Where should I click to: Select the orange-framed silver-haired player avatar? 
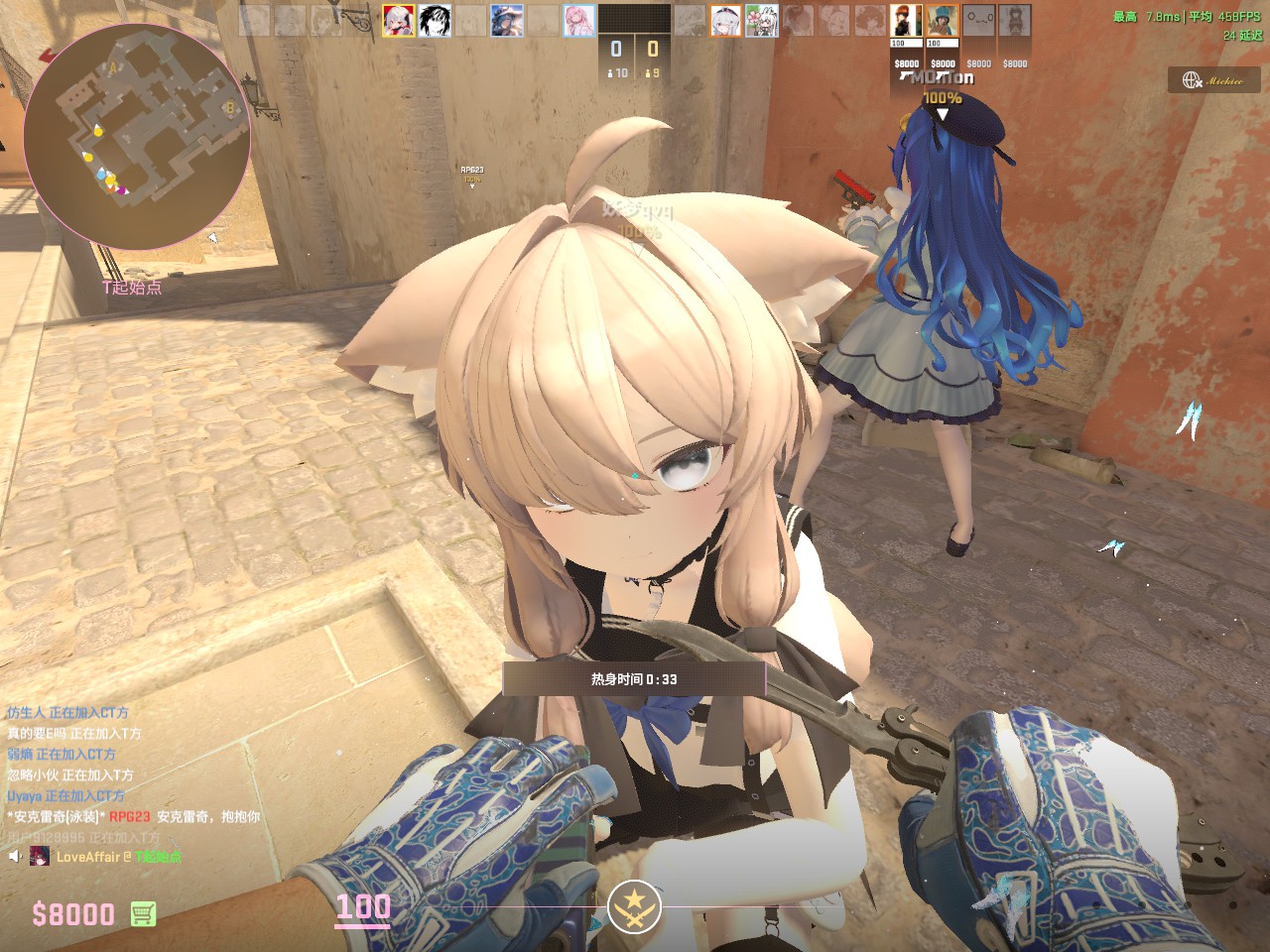coord(725,21)
